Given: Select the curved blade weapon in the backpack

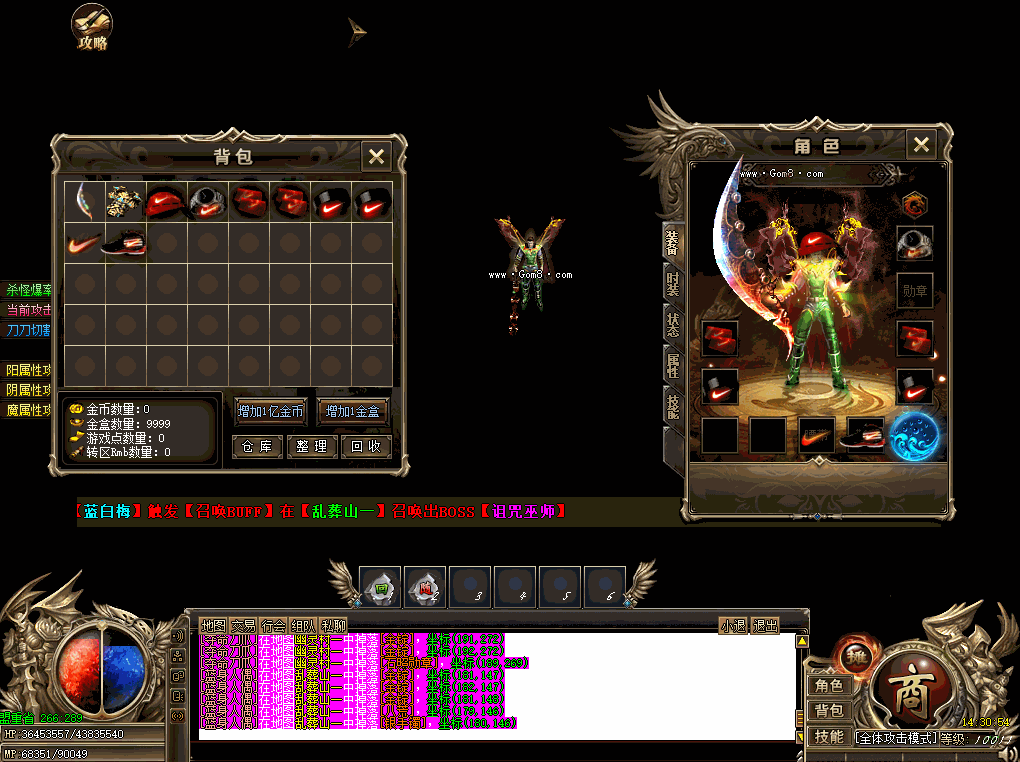Looking at the screenshot, I should (84, 201).
